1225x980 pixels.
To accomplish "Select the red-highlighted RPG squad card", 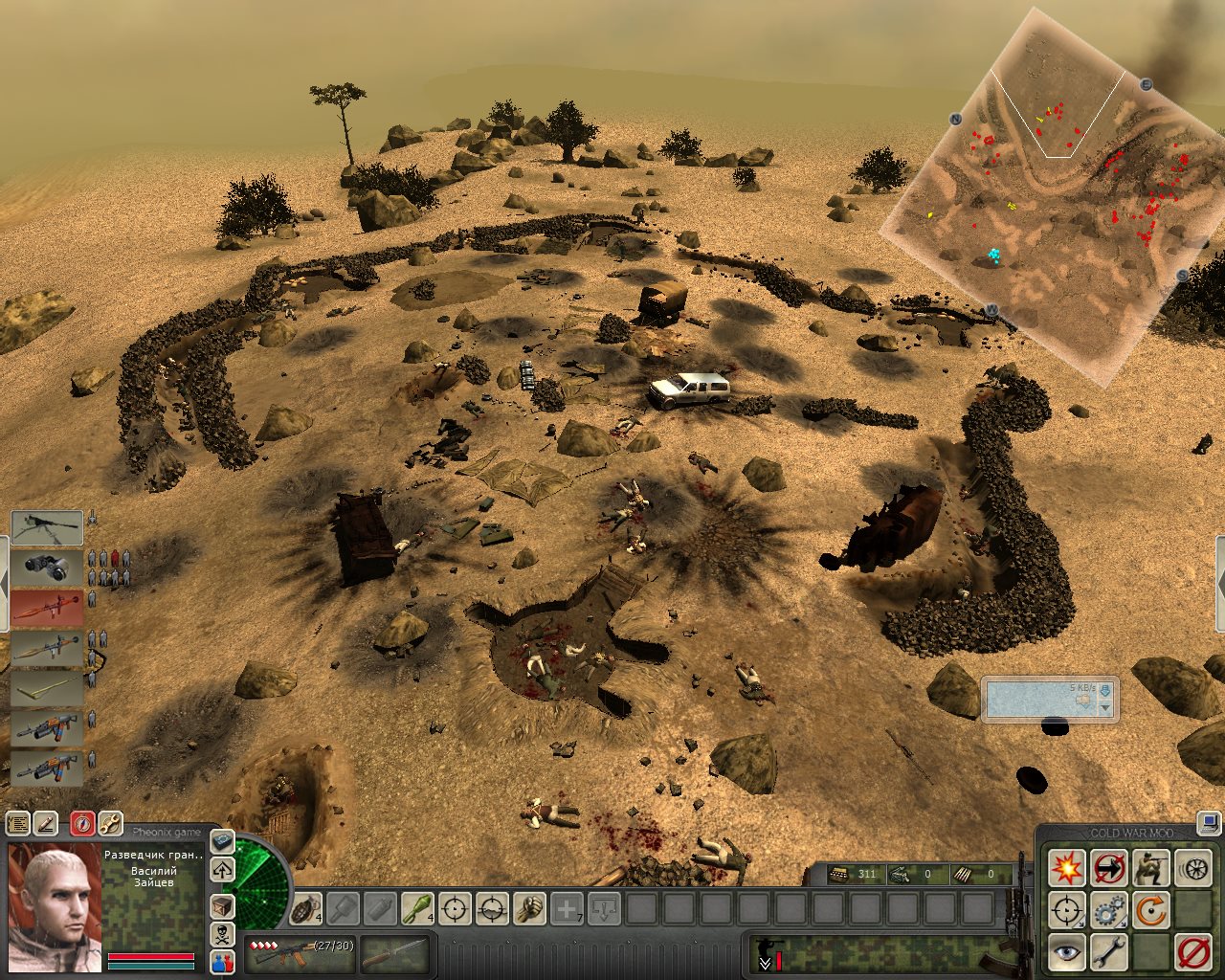I will pos(46,607).
